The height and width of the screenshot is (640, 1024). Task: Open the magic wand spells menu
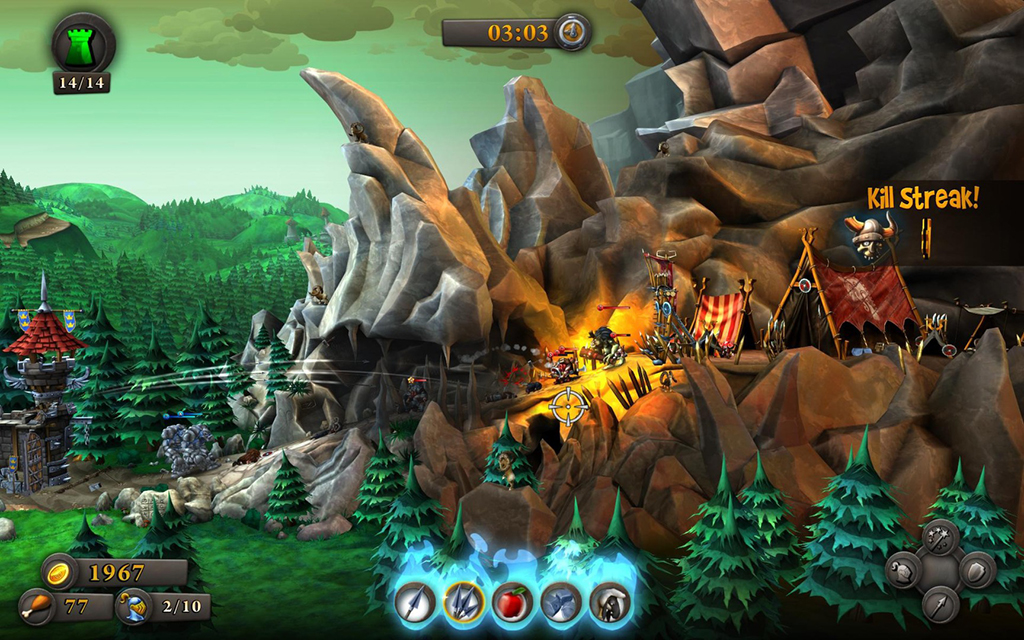point(940,539)
